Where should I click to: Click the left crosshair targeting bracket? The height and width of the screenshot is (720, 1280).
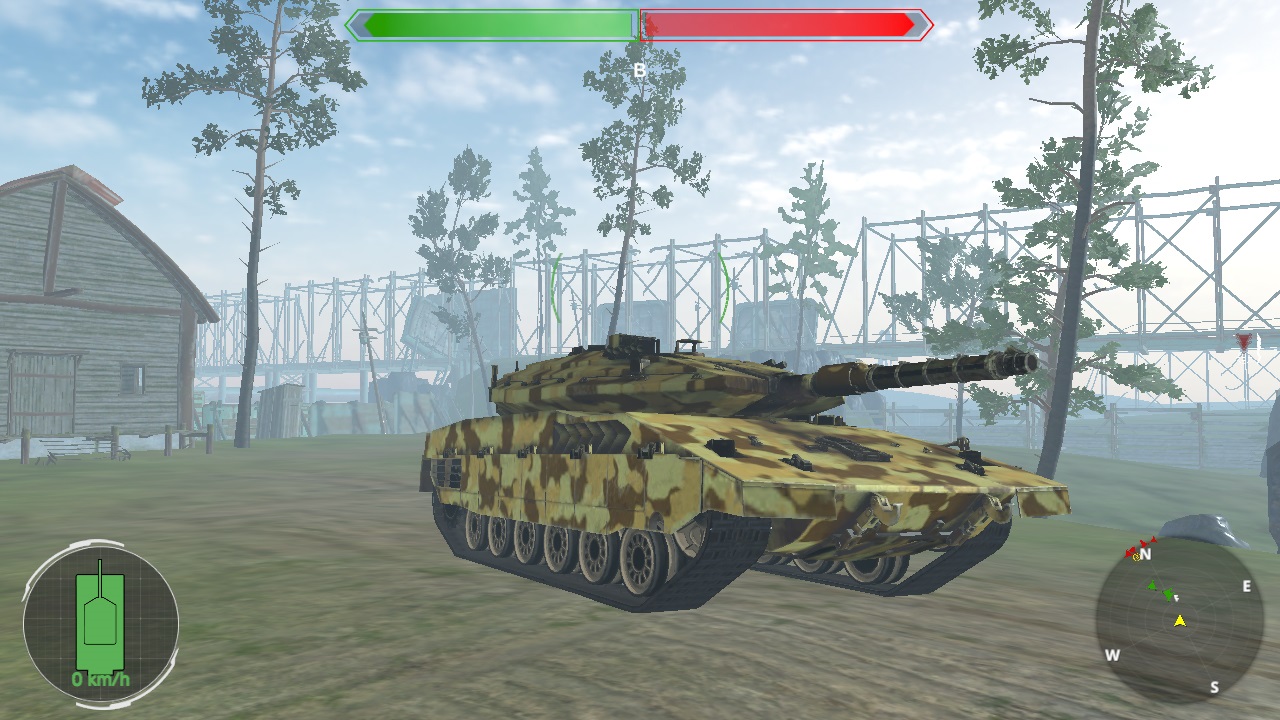tap(552, 290)
